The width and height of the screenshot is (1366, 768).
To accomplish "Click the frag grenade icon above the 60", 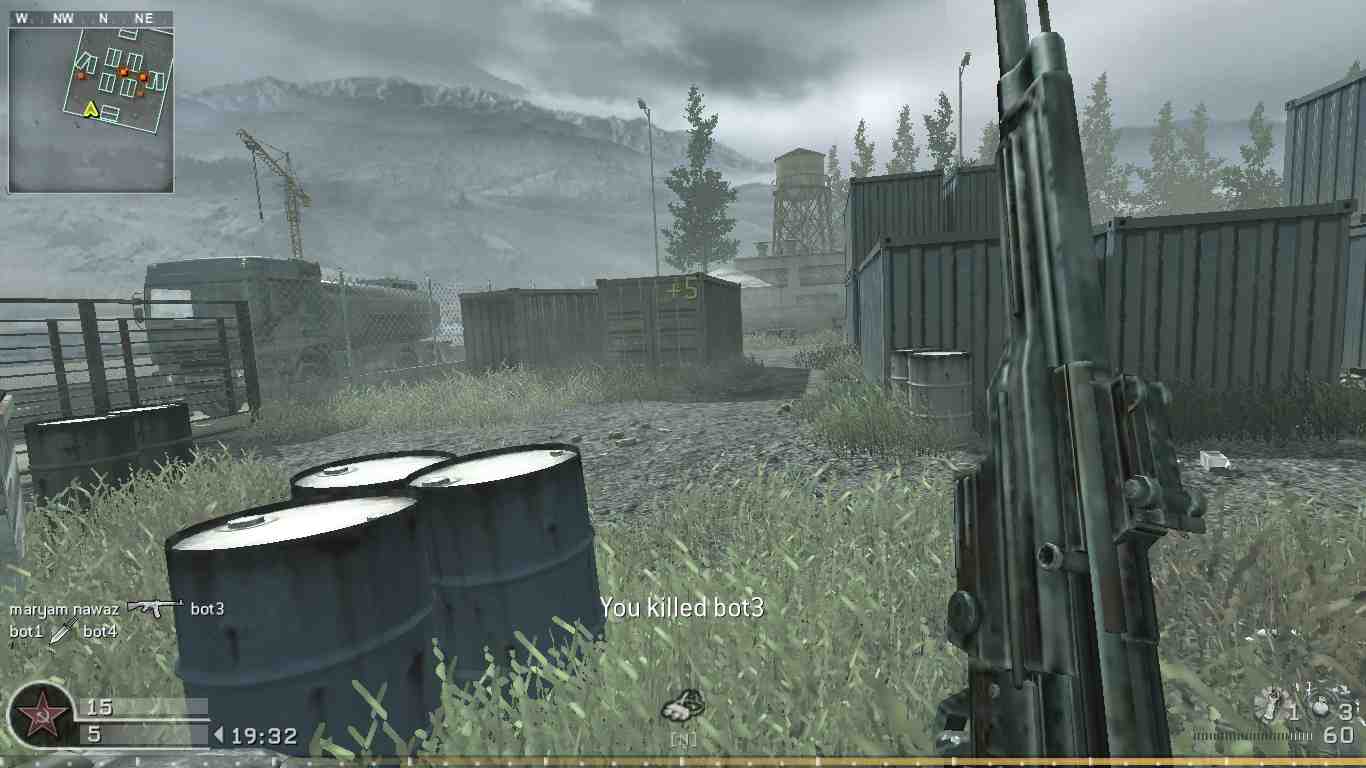I will pos(1320,710).
